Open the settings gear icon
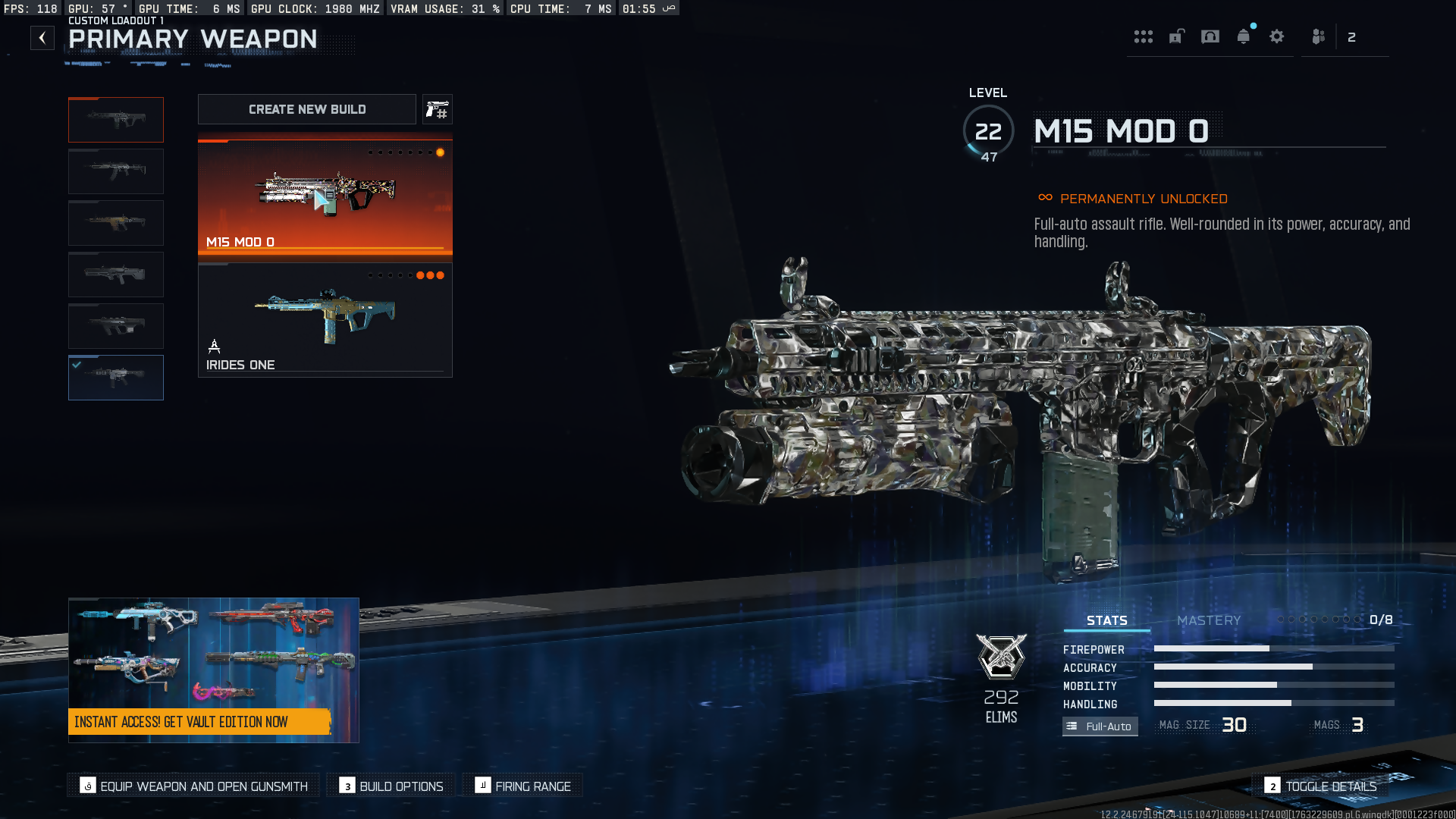 (1277, 36)
